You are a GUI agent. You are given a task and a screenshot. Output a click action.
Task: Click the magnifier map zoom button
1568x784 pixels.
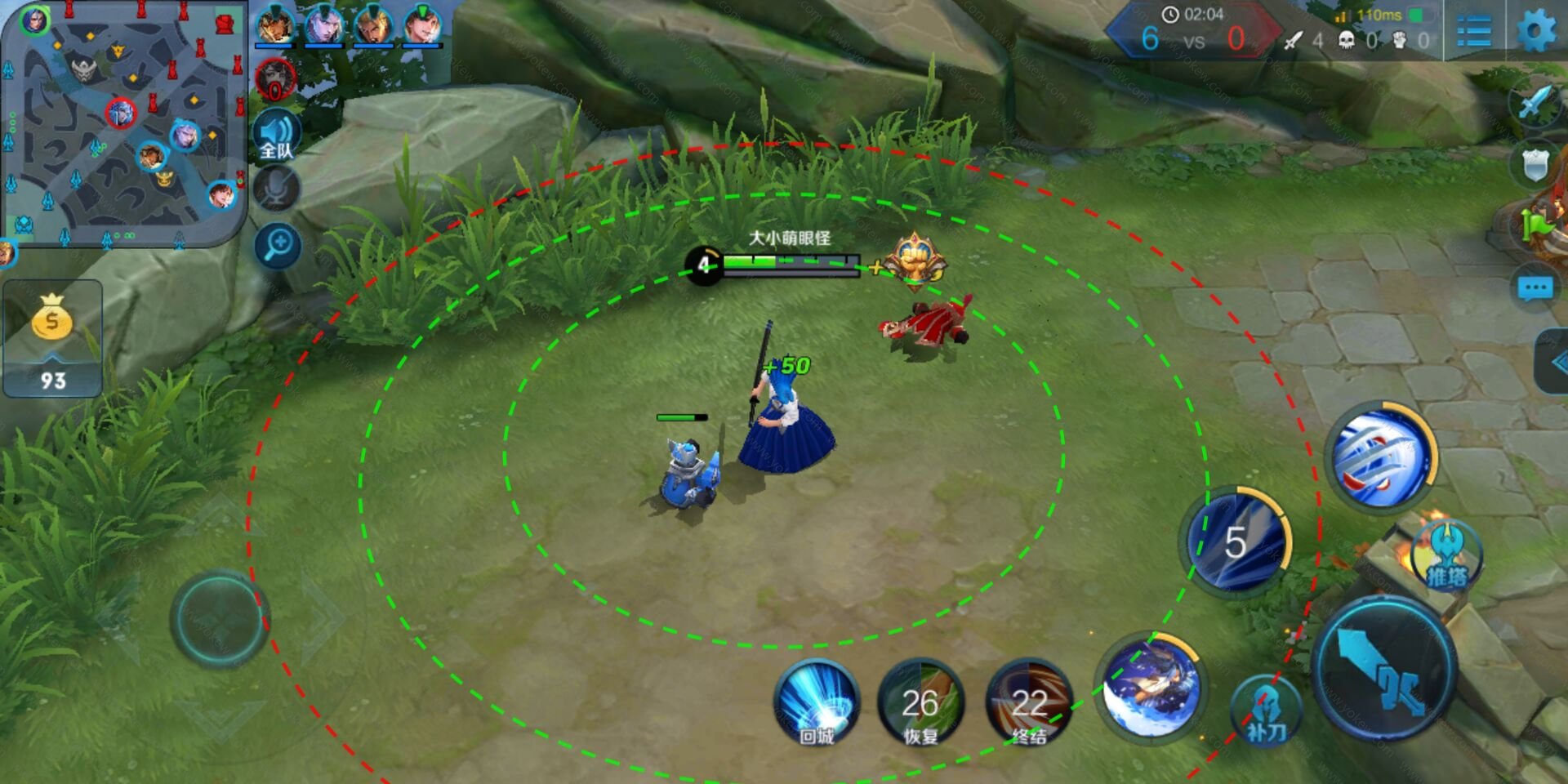pyautogui.click(x=278, y=245)
